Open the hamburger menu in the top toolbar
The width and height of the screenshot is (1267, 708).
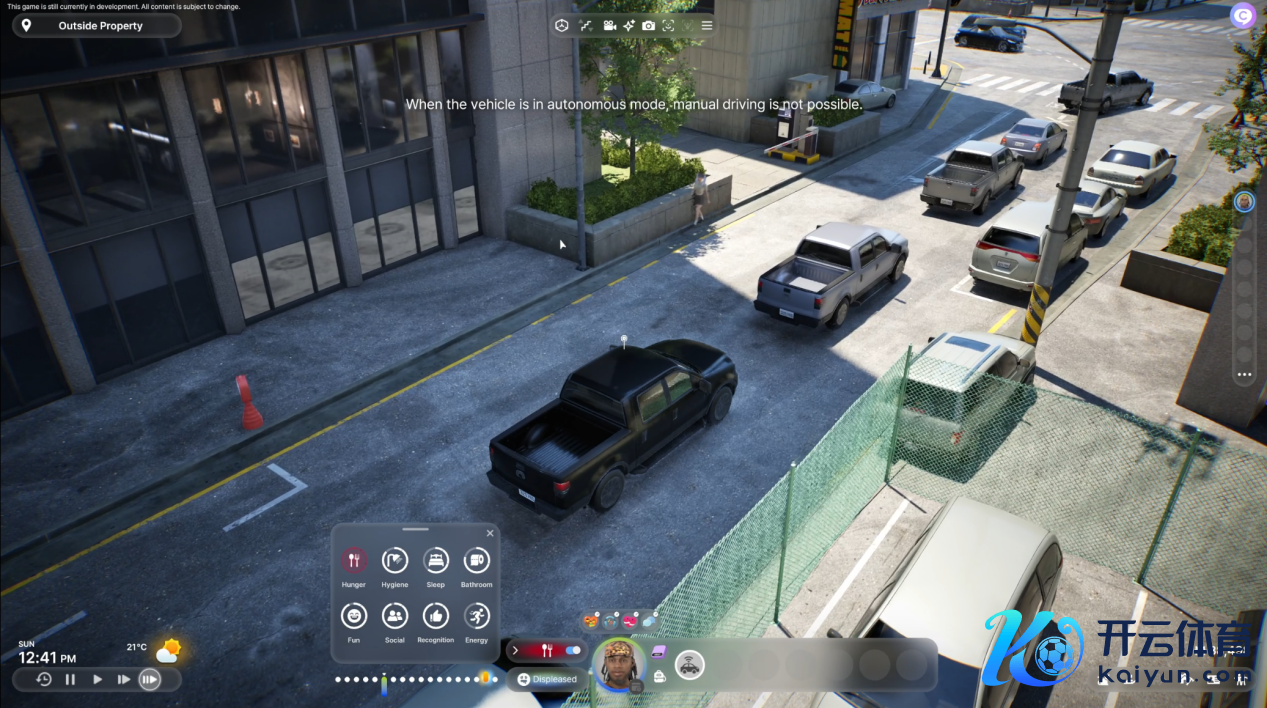coord(707,26)
